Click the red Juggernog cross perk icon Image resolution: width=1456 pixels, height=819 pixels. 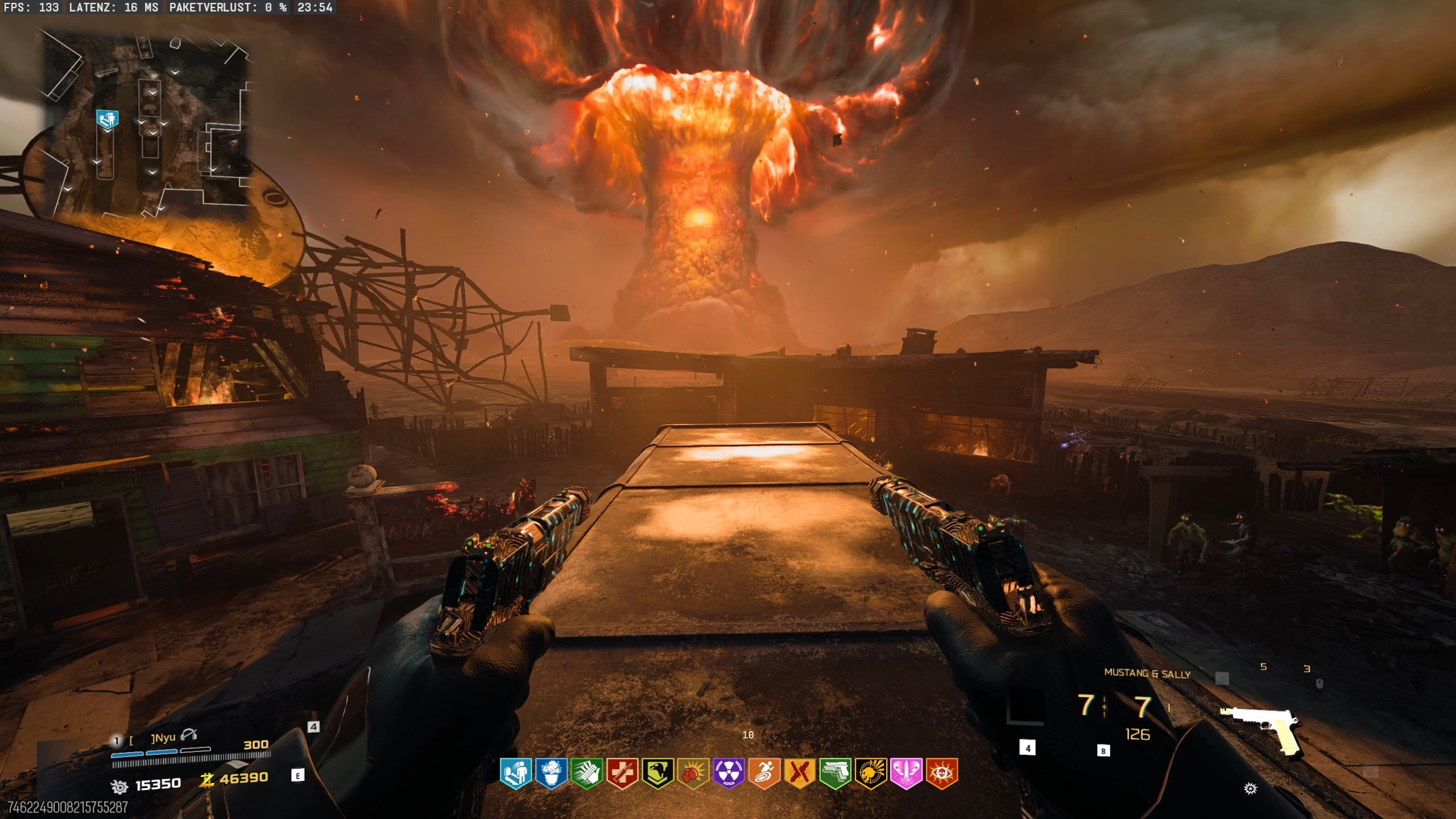(x=622, y=773)
